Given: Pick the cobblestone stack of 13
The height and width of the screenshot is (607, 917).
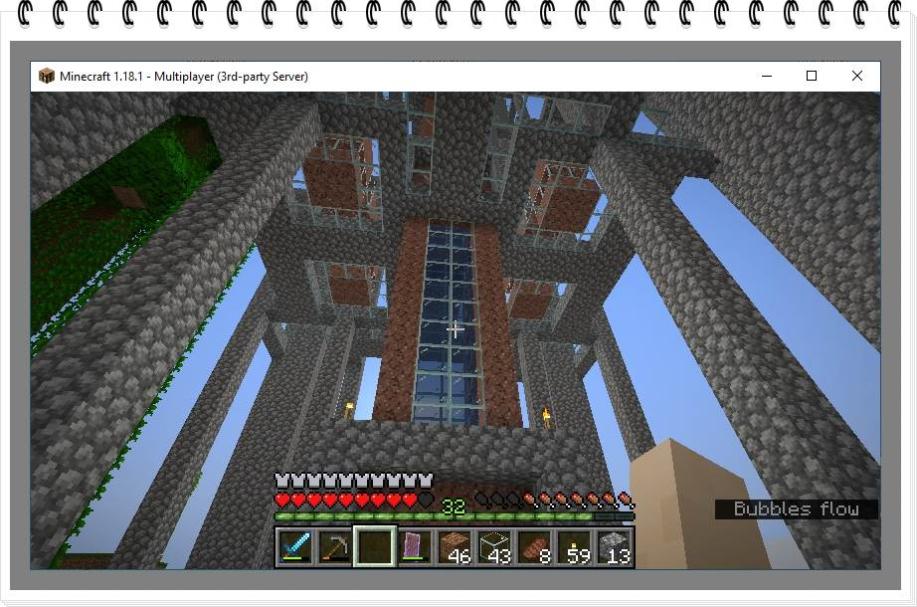Looking at the screenshot, I should coord(615,547).
